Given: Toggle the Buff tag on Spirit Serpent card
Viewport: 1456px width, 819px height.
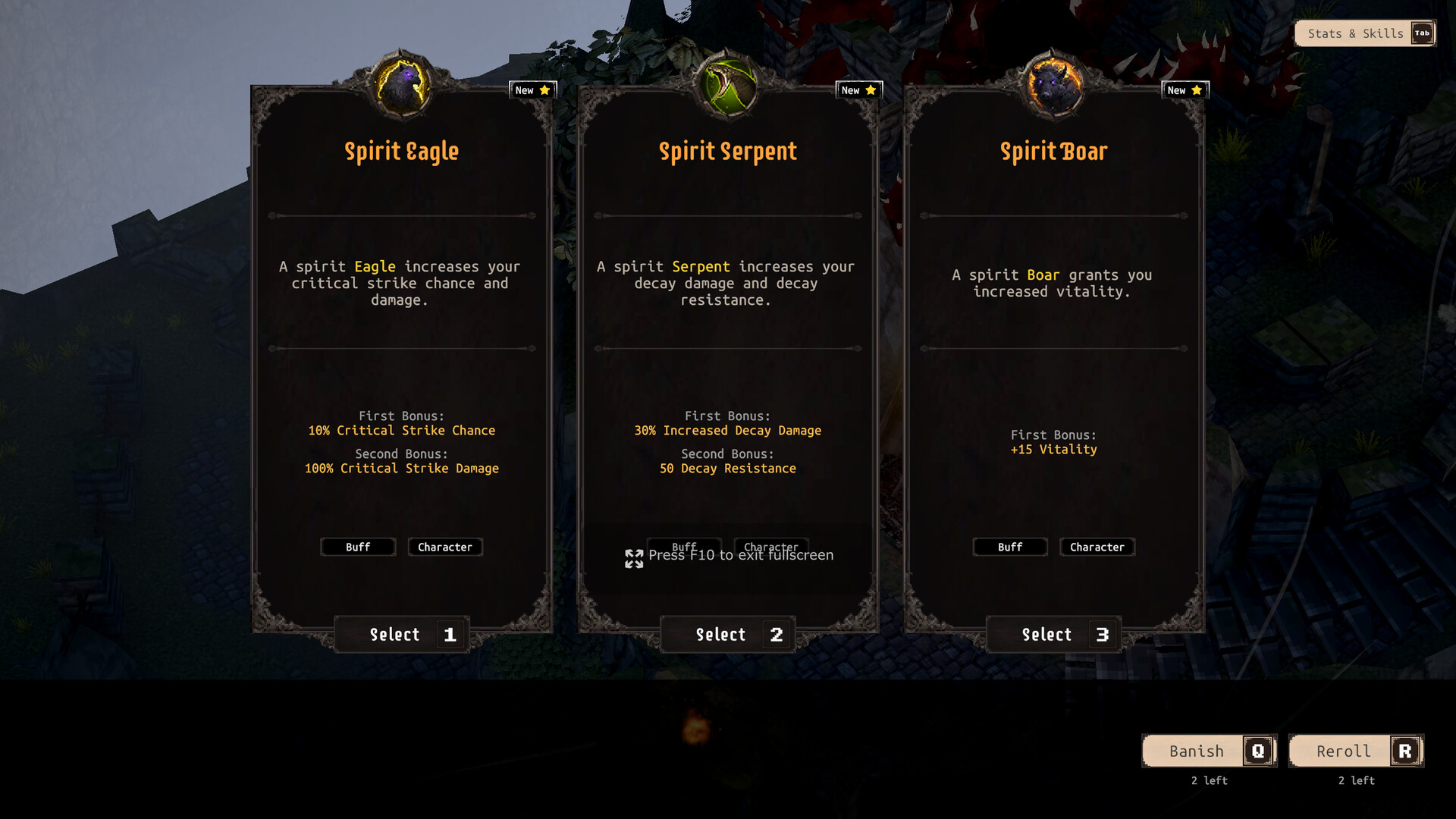Looking at the screenshot, I should 683,547.
